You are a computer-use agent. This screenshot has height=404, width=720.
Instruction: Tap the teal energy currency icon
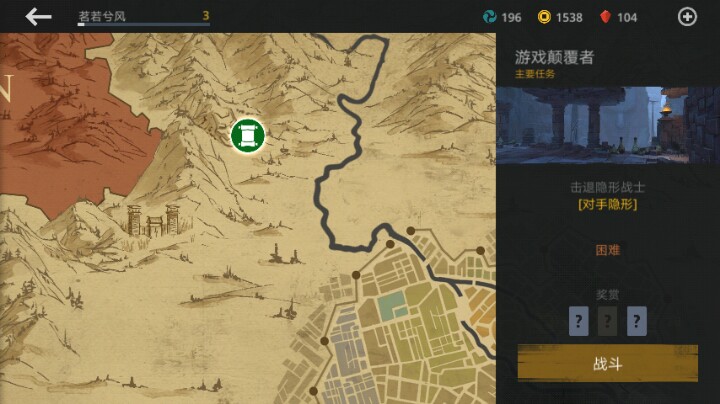pyautogui.click(x=489, y=17)
